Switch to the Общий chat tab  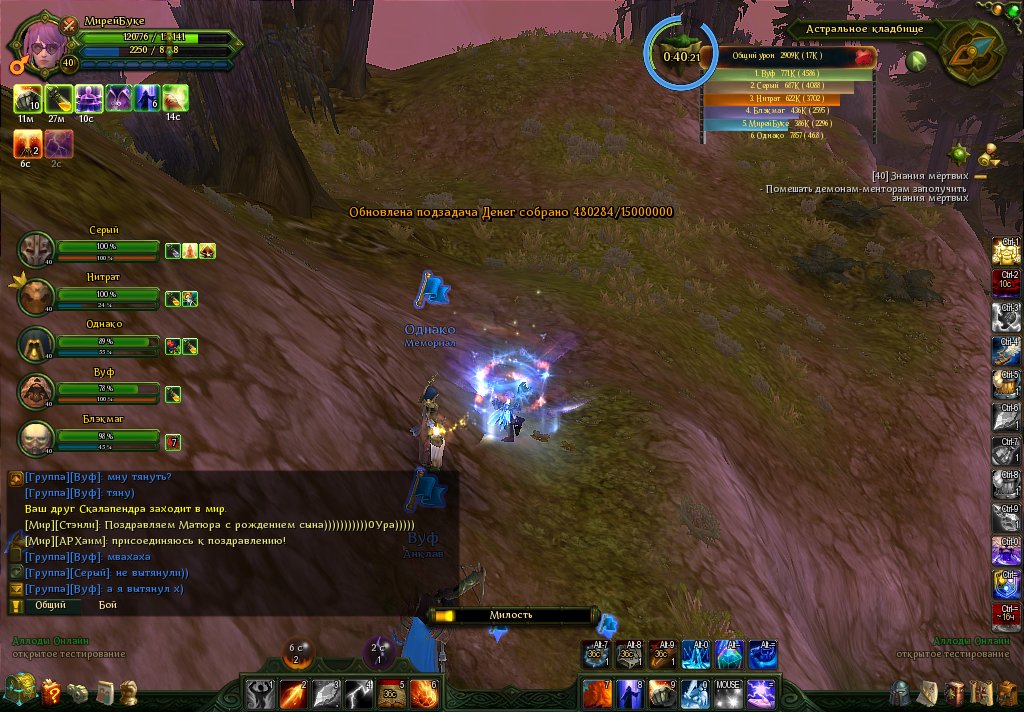[50, 605]
